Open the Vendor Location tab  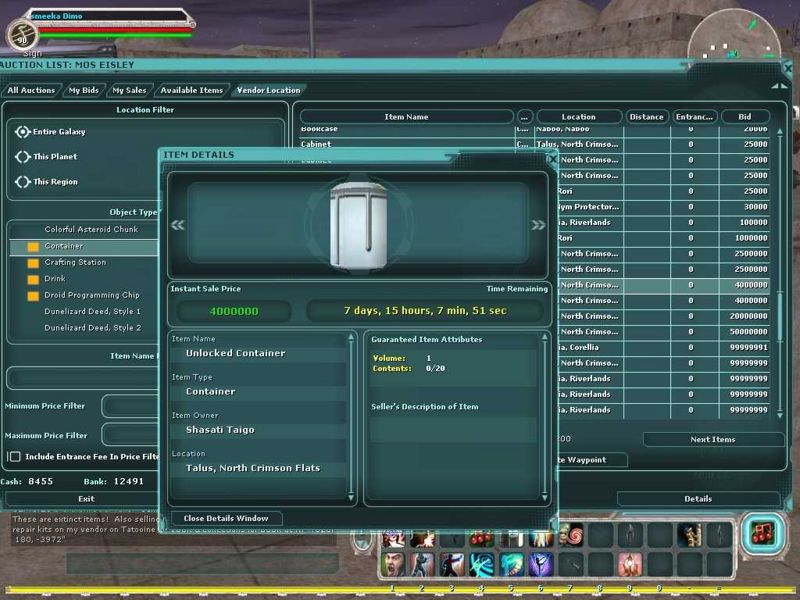pos(268,90)
